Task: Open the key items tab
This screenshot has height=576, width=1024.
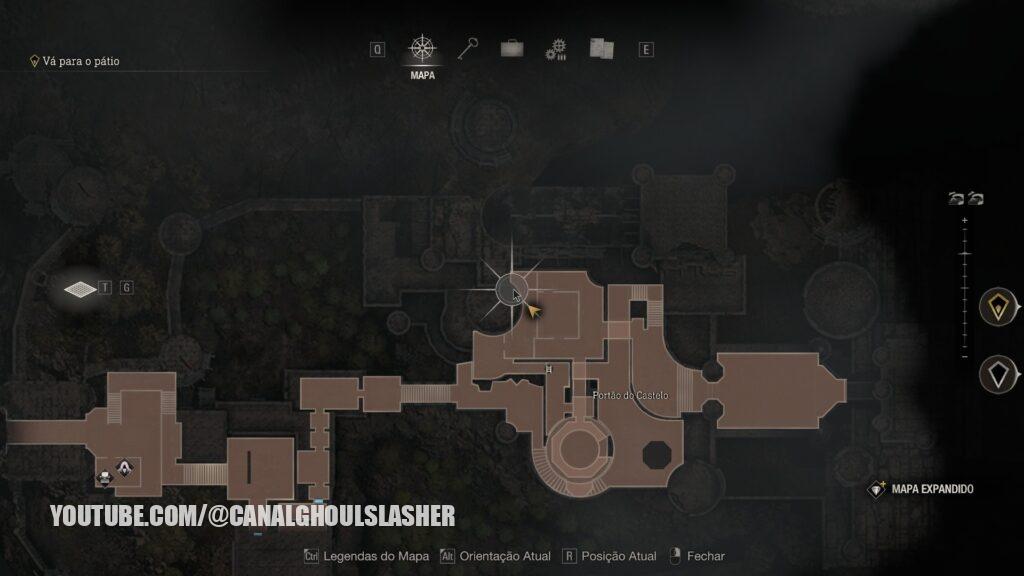Action: pyautogui.click(x=468, y=49)
